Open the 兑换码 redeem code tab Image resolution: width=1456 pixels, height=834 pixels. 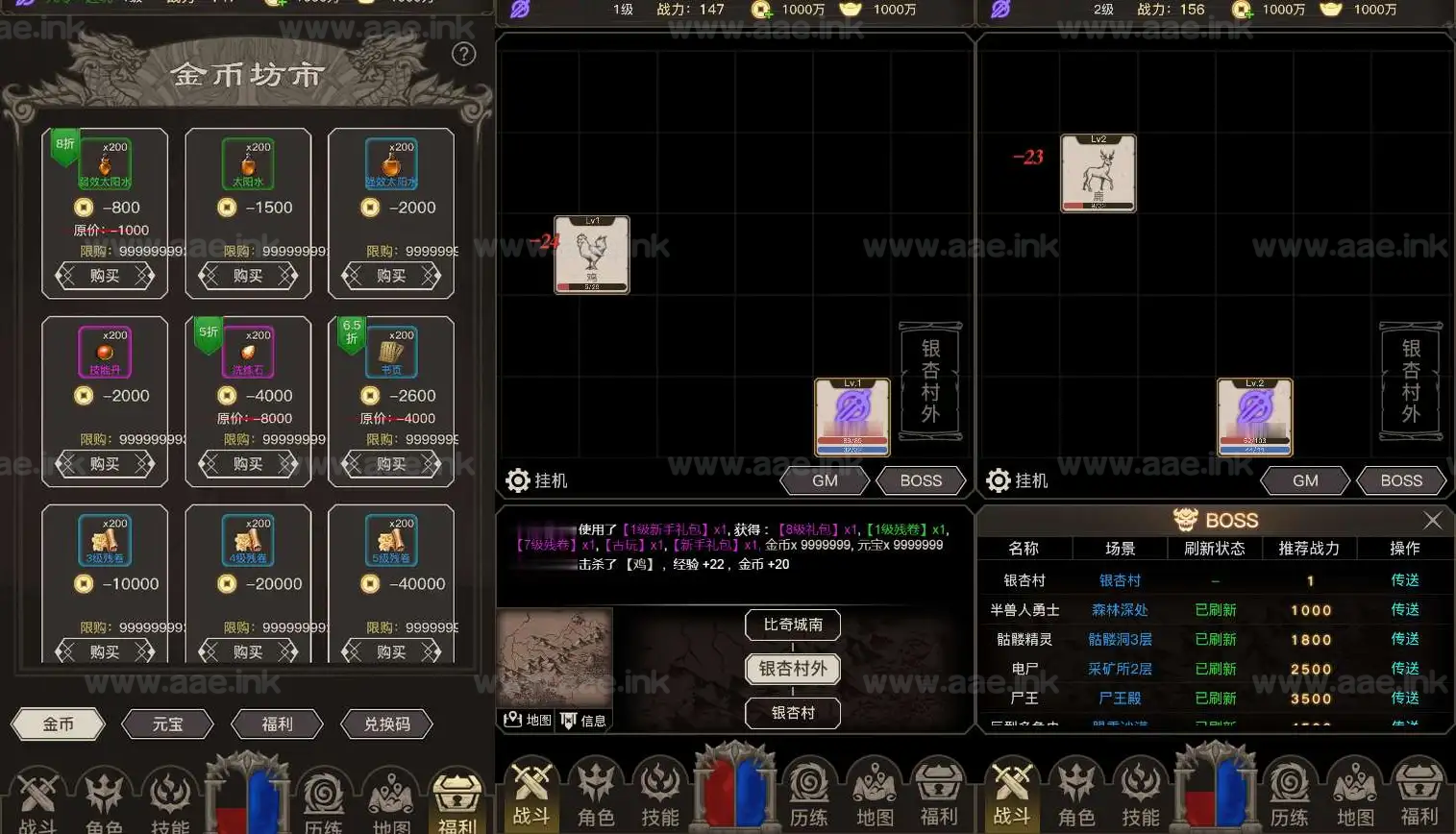386,724
